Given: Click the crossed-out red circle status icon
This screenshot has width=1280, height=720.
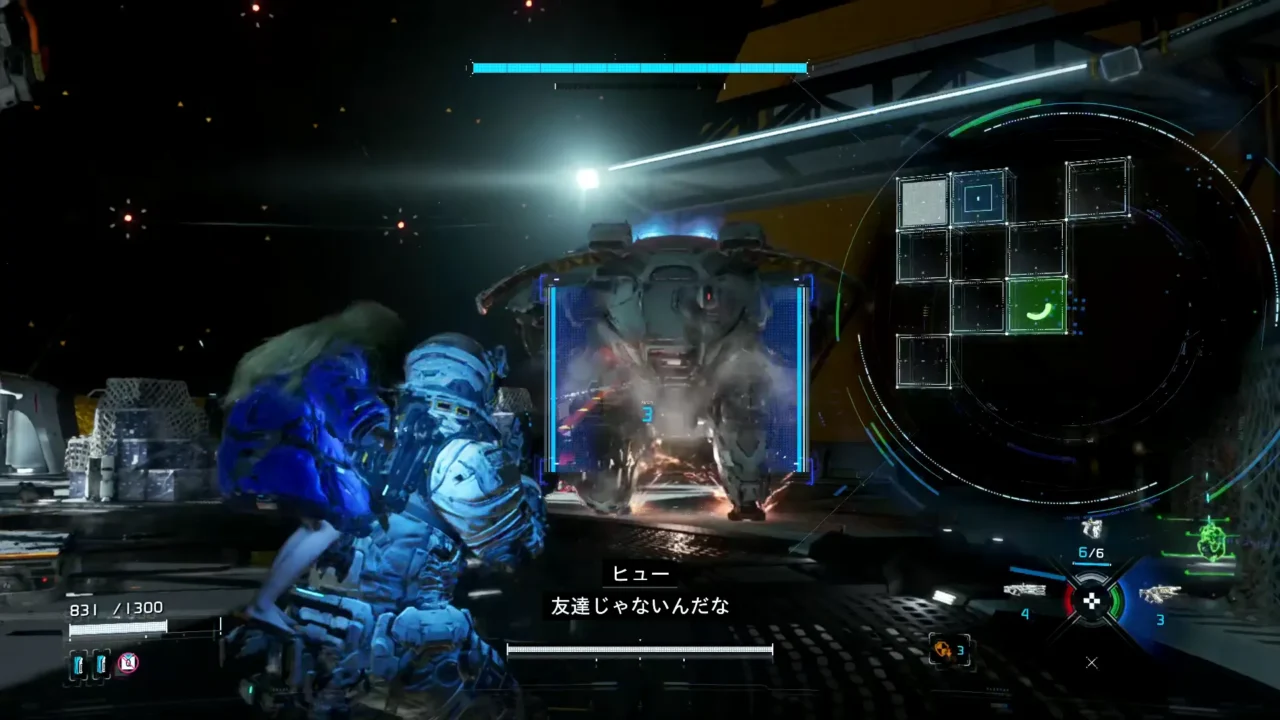Looking at the screenshot, I should [128, 662].
